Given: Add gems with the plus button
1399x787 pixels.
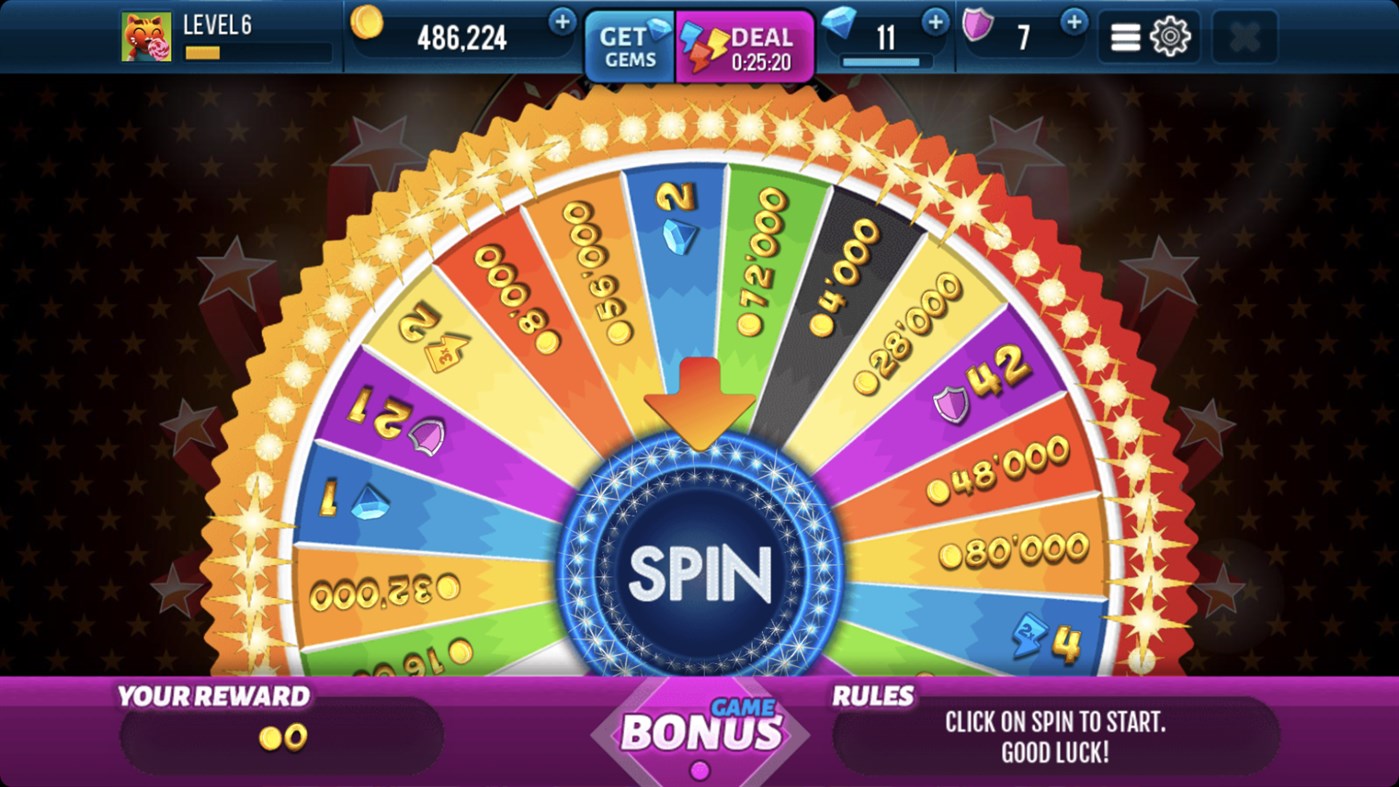Looking at the screenshot, I should tap(934, 21).
